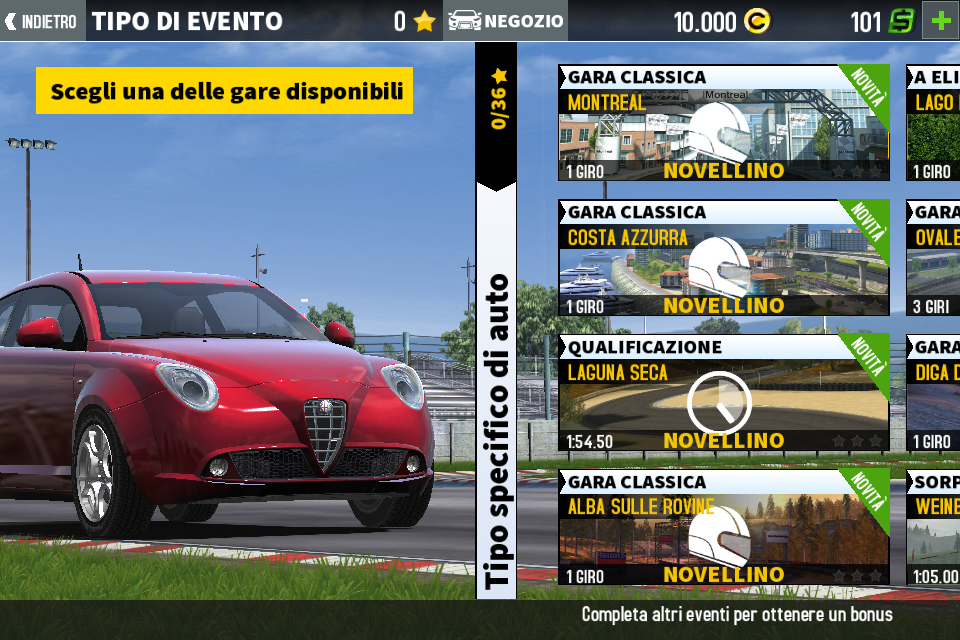
Task: Open the Negozio shop
Action: click(x=506, y=21)
